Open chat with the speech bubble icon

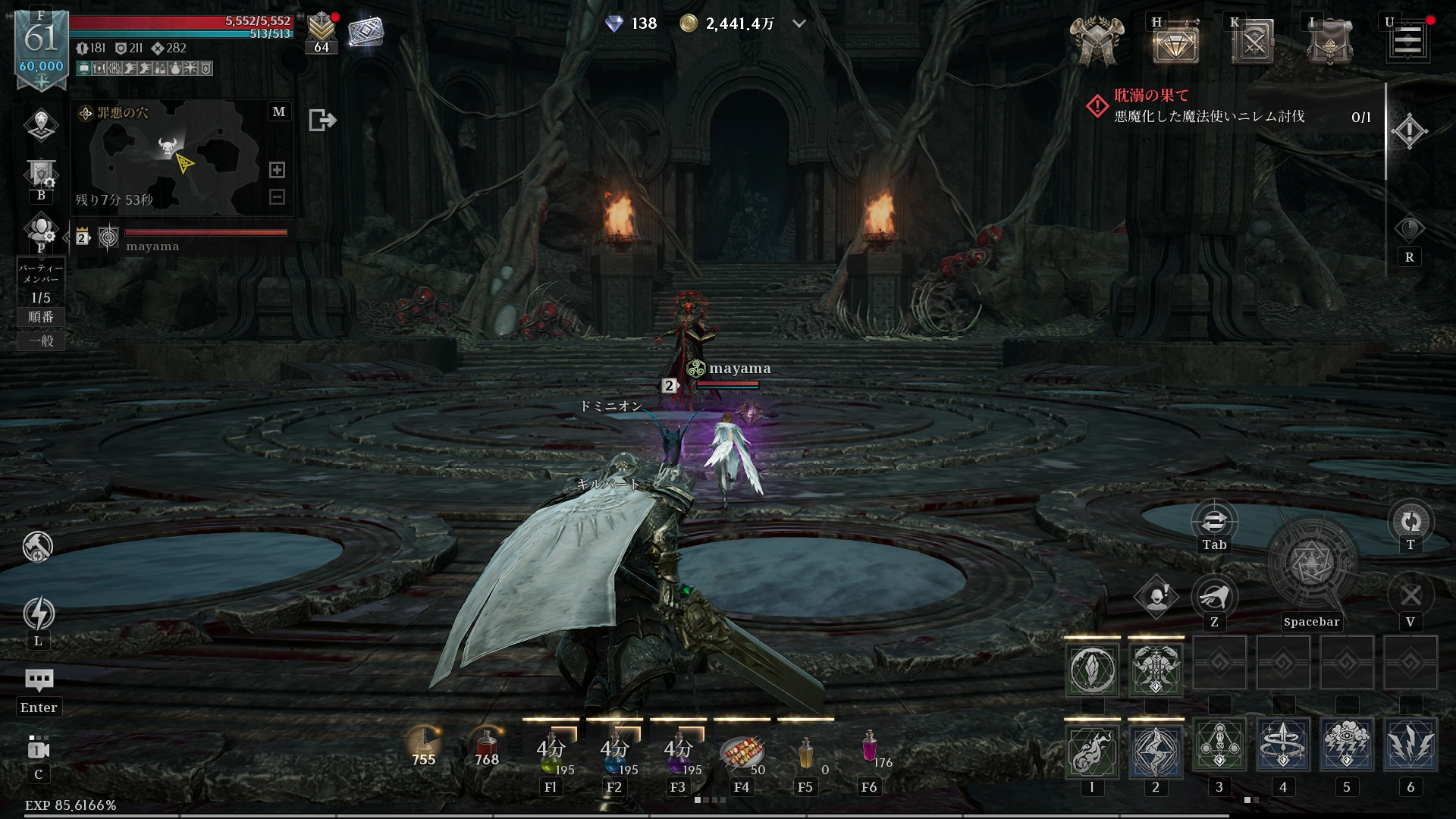point(39,679)
